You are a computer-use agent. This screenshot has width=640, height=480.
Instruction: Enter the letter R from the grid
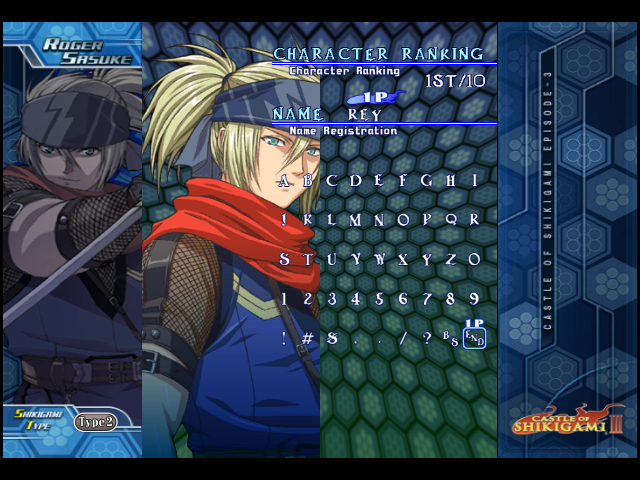(x=475, y=220)
